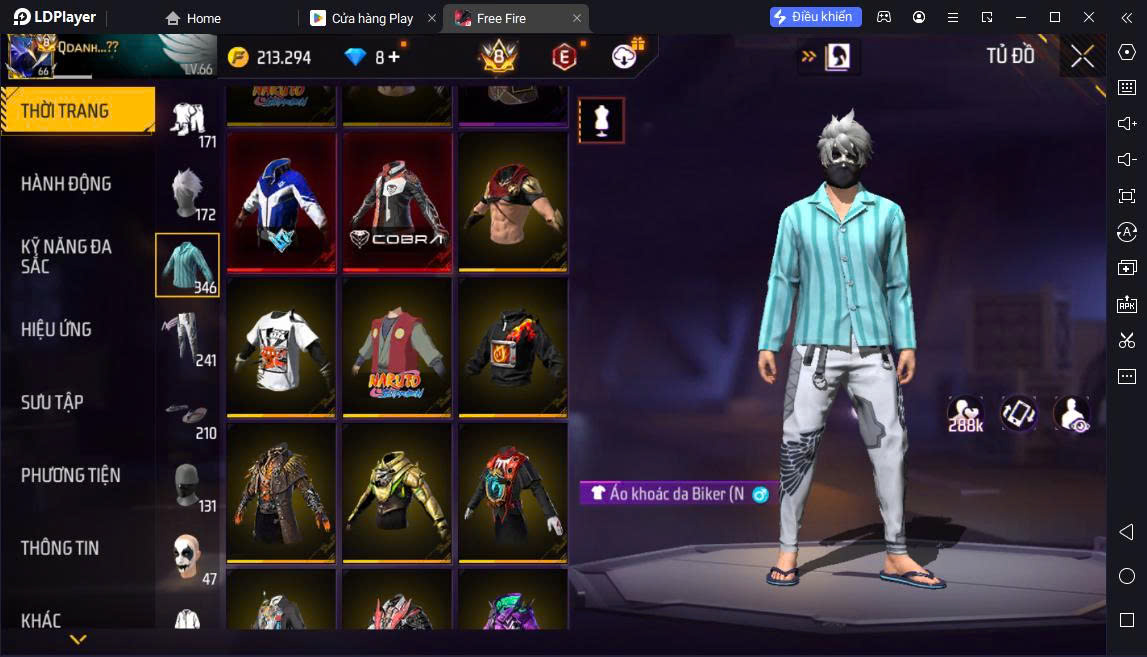Close the Tủ Đồ wardrobe screen
1147x657 pixels.
(x=1082, y=56)
